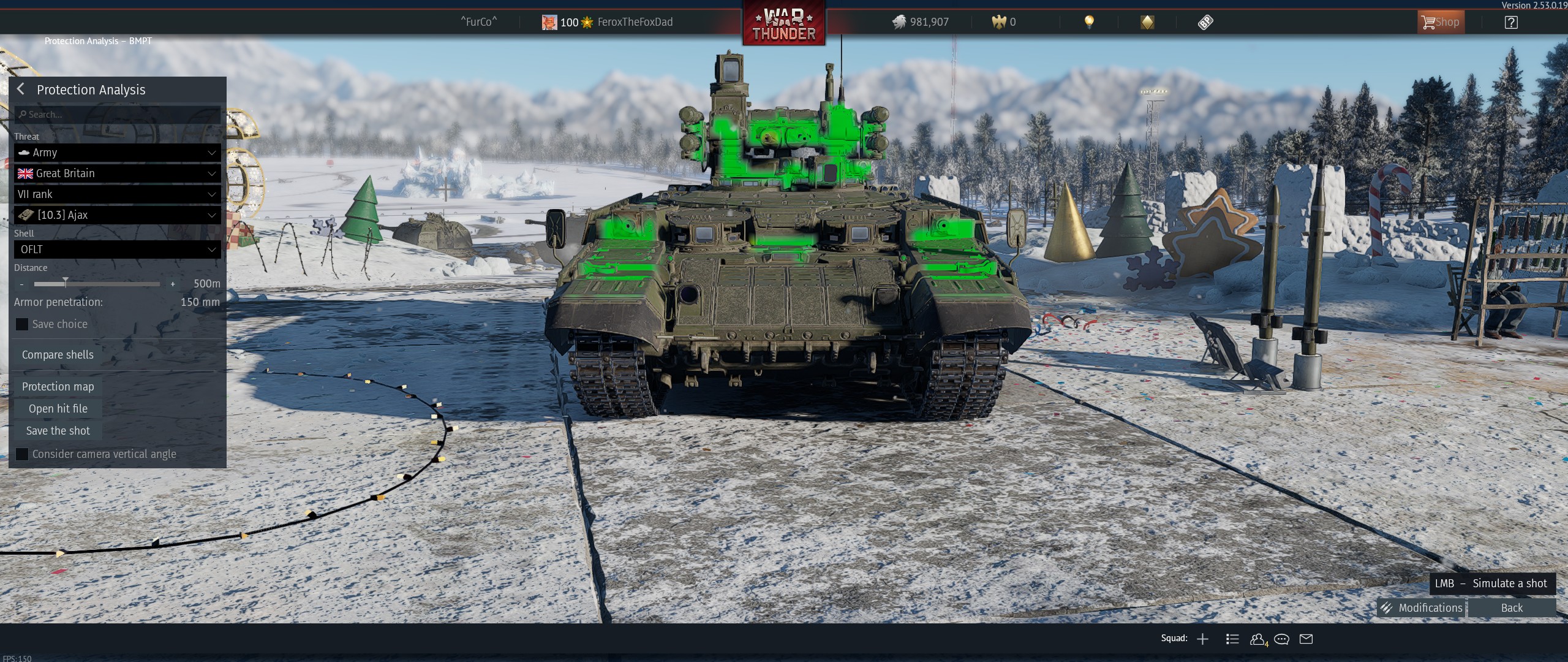Image resolution: width=1568 pixels, height=662 pixels.
Task: Decrease distance with the minus button
Action: click(22, 284)
